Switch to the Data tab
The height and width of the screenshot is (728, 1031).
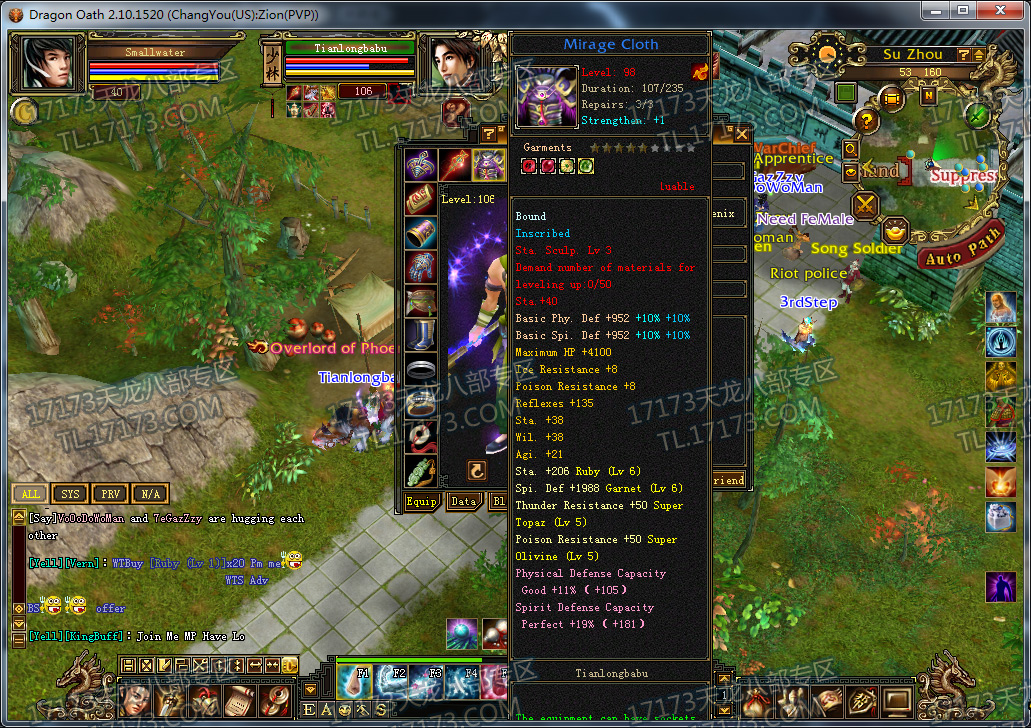point(463,502)
